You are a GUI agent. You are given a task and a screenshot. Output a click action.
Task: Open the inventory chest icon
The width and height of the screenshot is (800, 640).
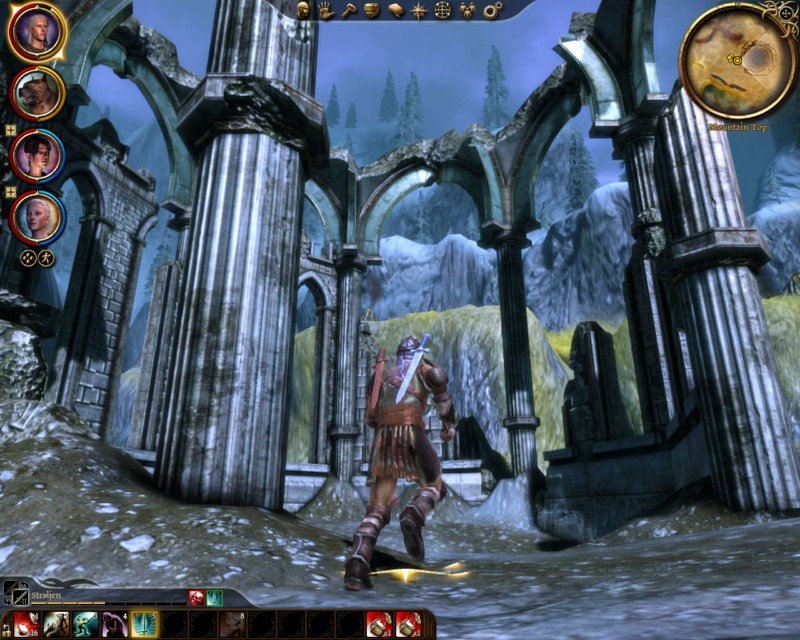pyautogui.click(x=372, y=10)
